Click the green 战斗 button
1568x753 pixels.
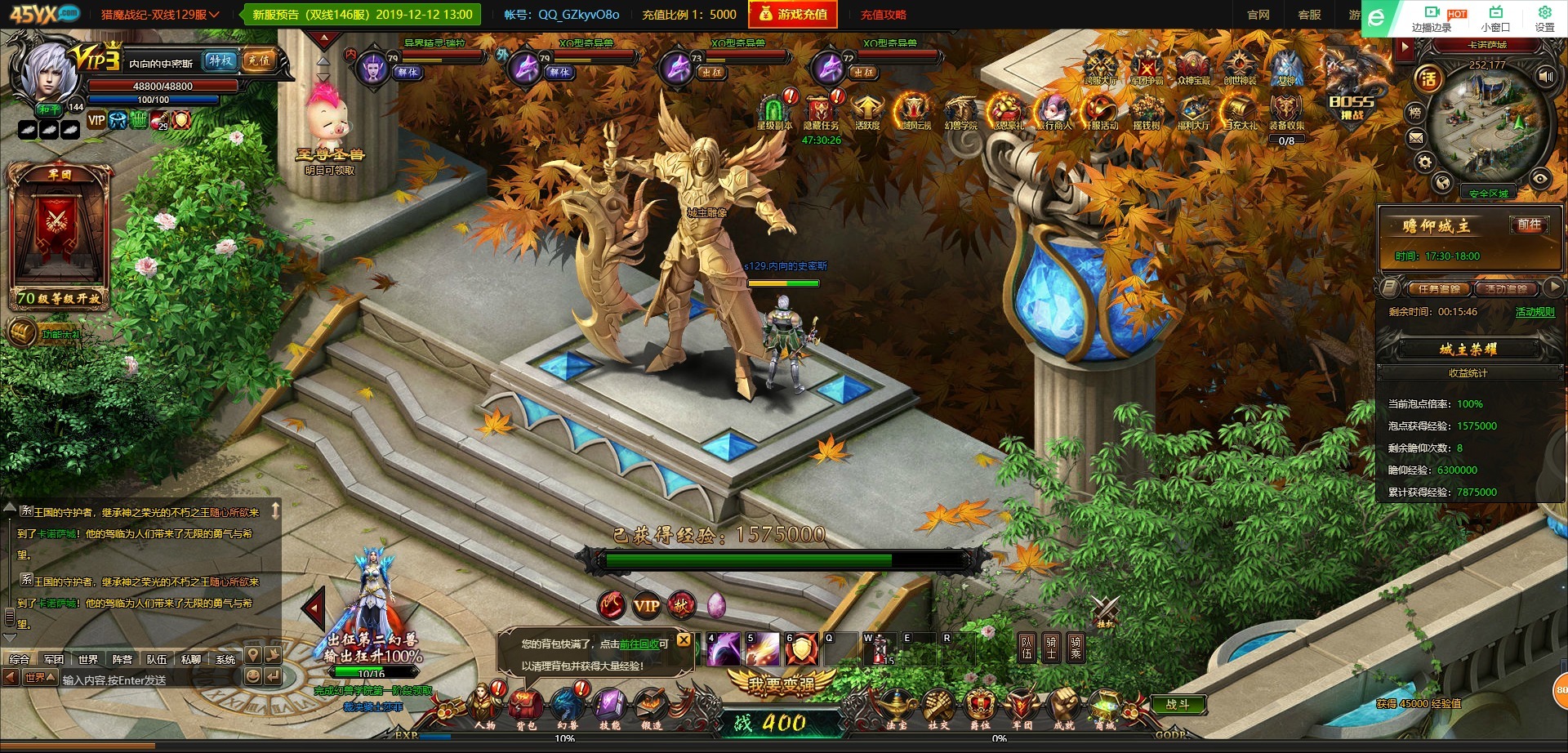click(x=1177, y=704)
